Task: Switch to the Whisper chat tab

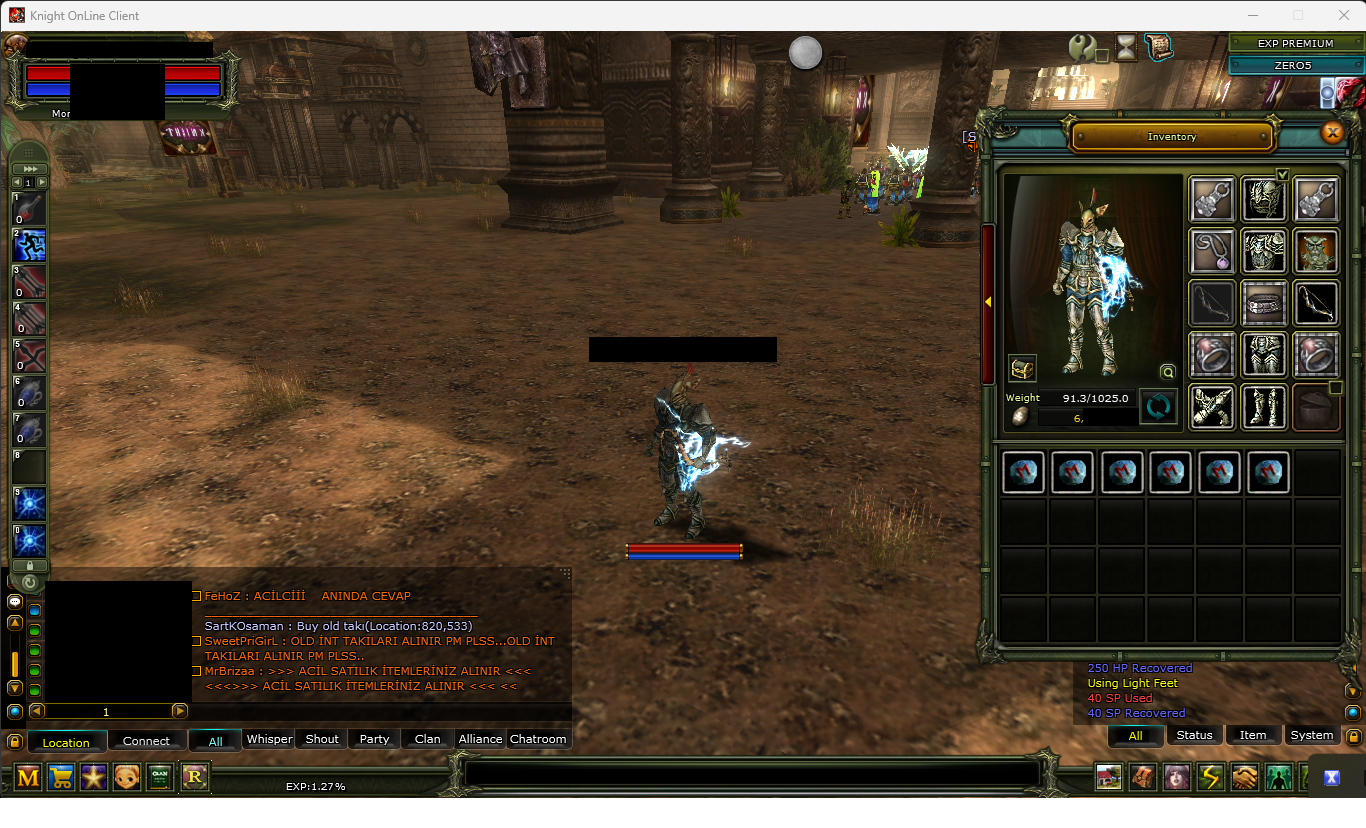Action: [x=268, y=739]
